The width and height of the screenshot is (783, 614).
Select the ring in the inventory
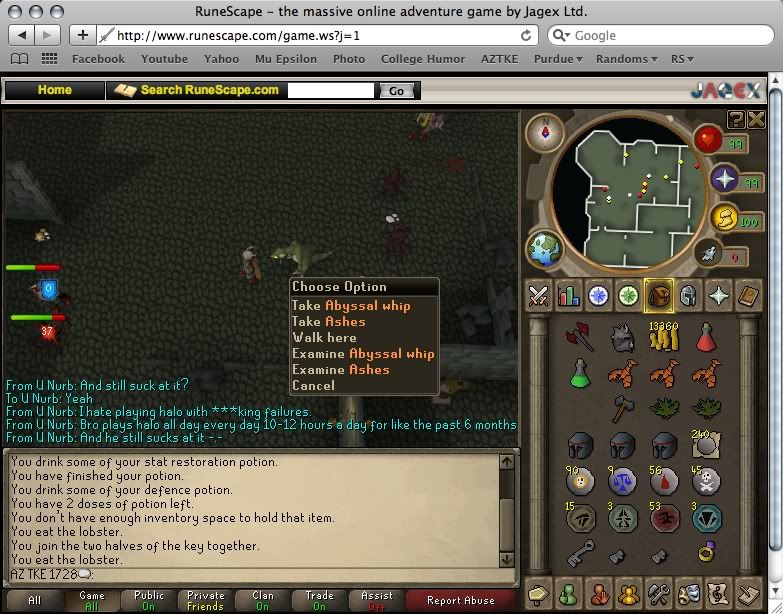pyautogui.click(x=707, y=550)
